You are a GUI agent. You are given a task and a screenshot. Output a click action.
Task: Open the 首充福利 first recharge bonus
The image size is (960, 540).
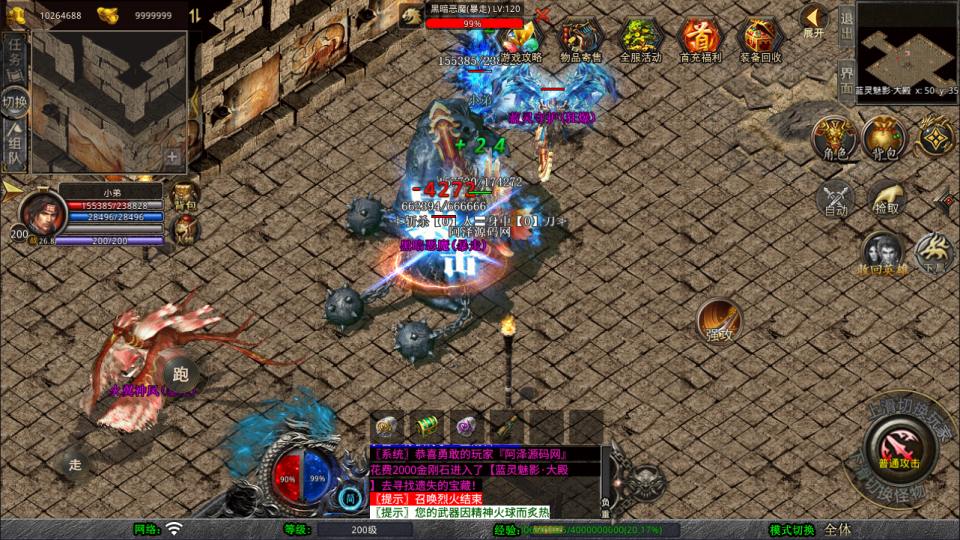coord(700,38)
